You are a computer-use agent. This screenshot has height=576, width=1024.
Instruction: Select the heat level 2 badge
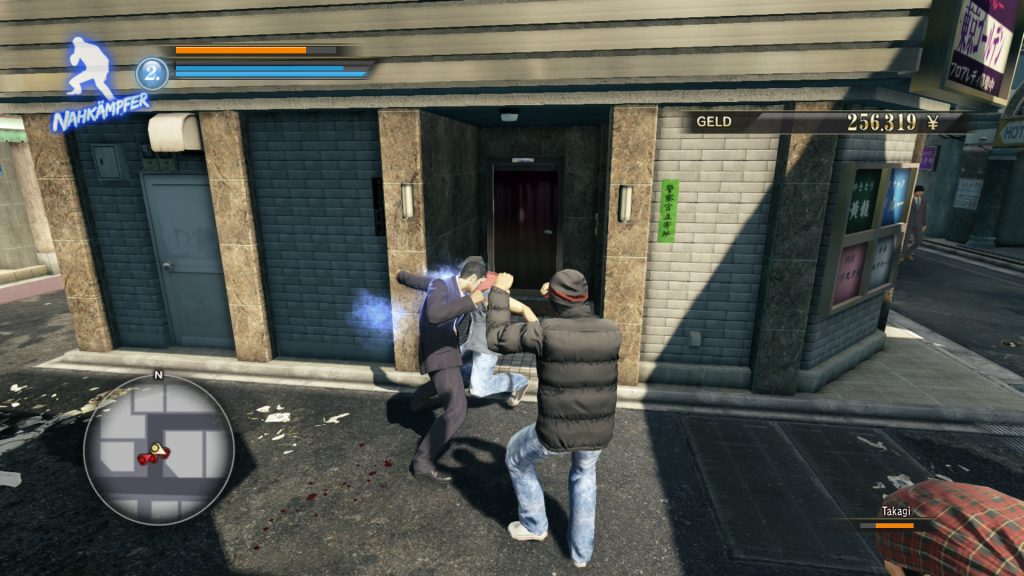coord(152,73)
